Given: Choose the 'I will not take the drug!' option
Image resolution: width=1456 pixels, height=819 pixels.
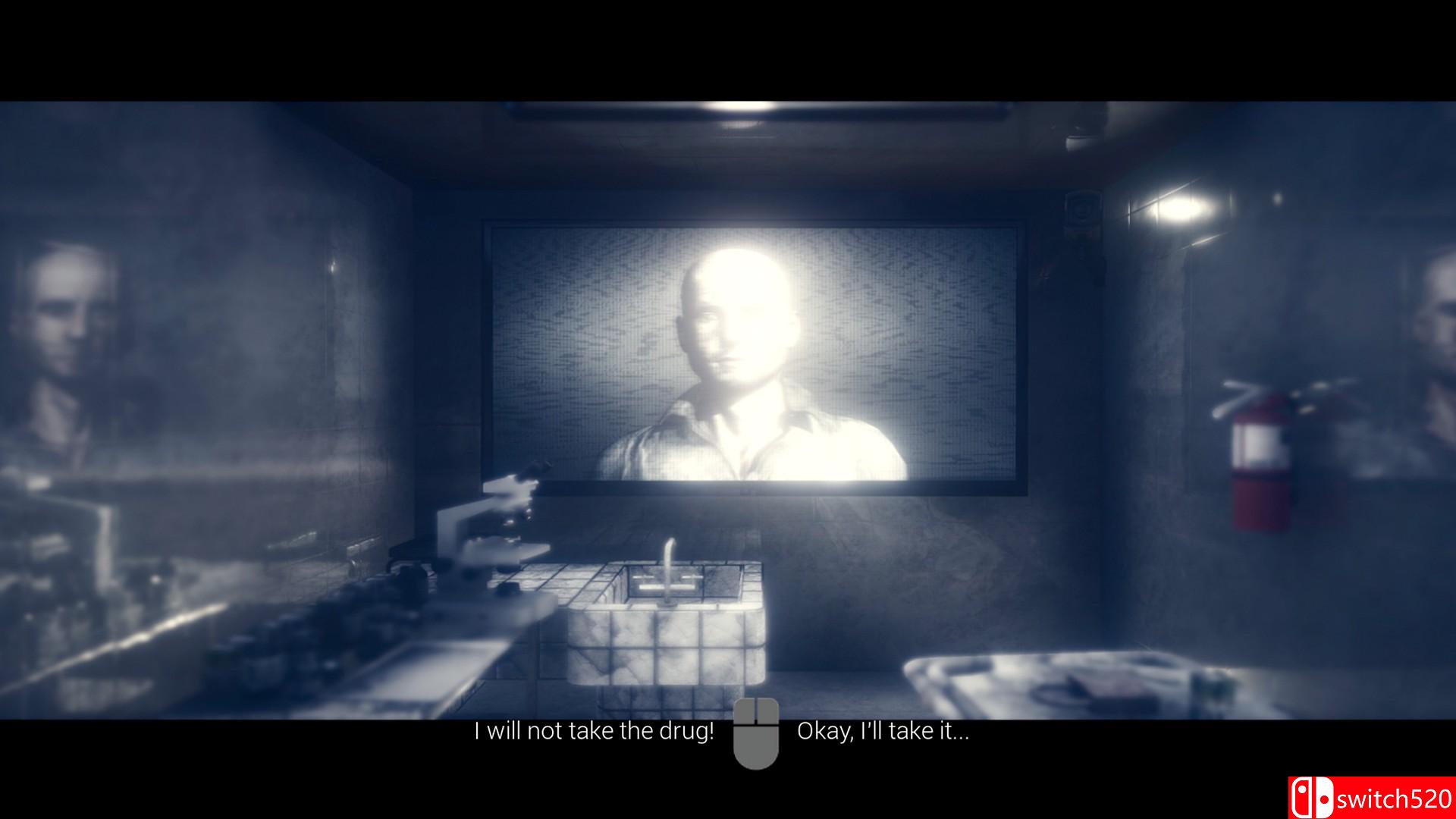Looking at the screenshot, I should pyautogui.click(x=593, y=732).
